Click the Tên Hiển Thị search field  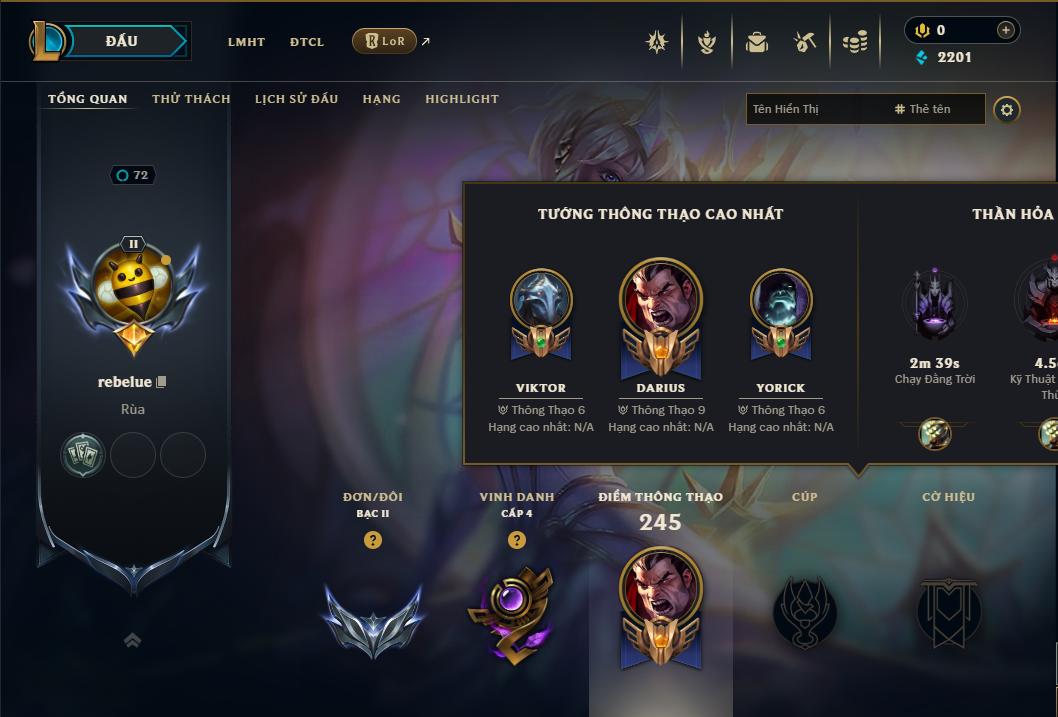pos(815,109)
